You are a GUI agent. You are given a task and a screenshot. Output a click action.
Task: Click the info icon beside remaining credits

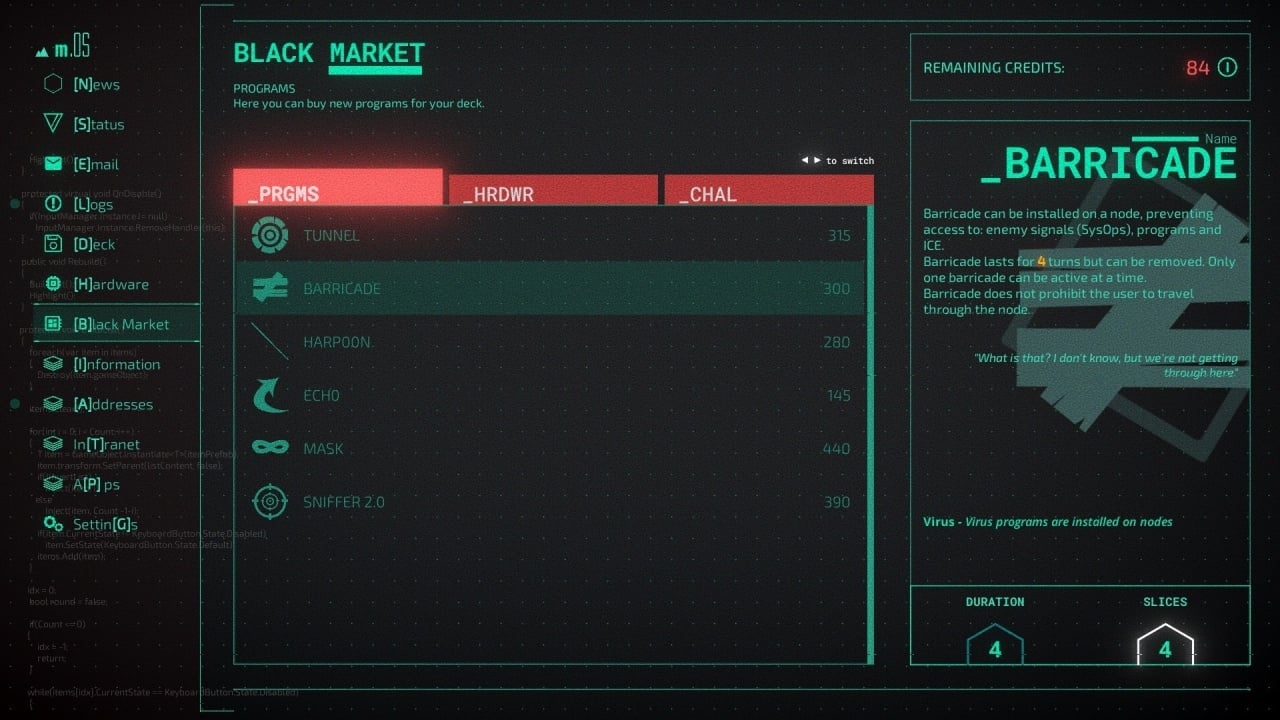coord(1227,68)
